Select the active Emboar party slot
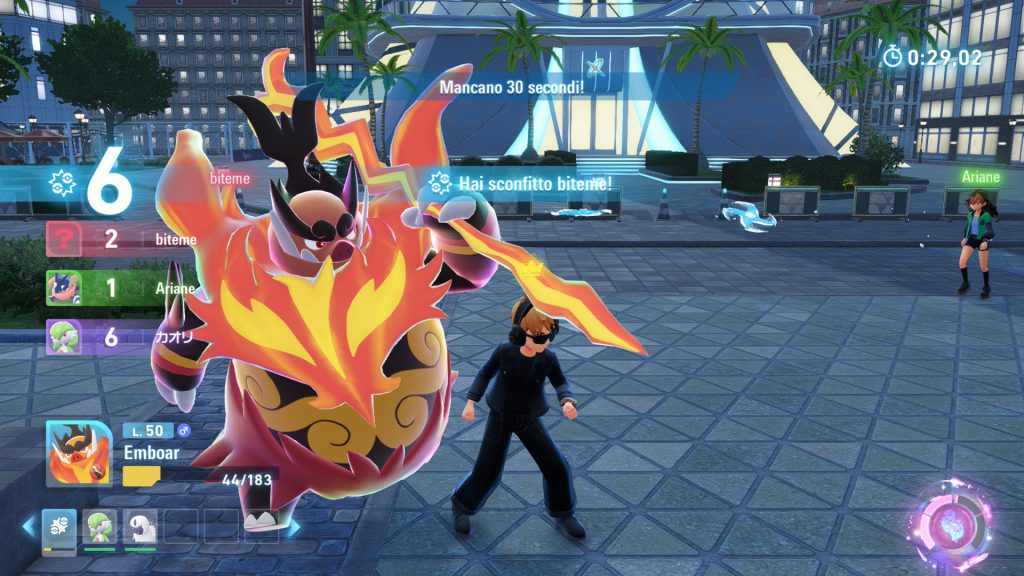Viewport: 1024px width, 576px height. [x=59, y=525]
